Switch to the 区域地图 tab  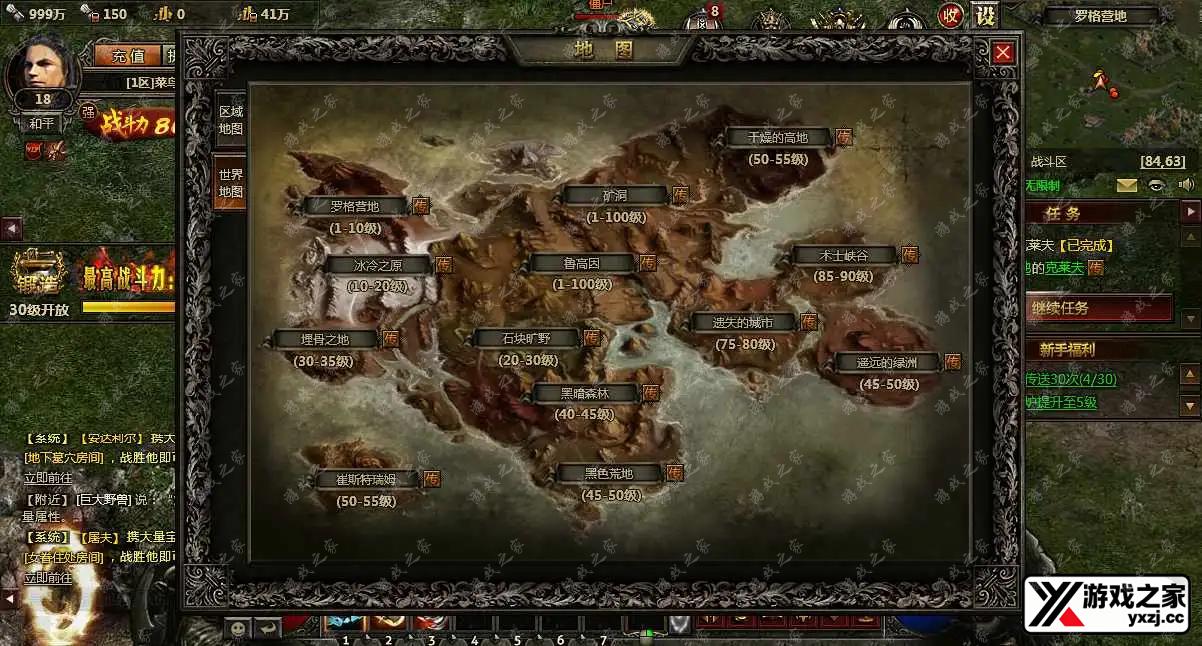(230, 120)
